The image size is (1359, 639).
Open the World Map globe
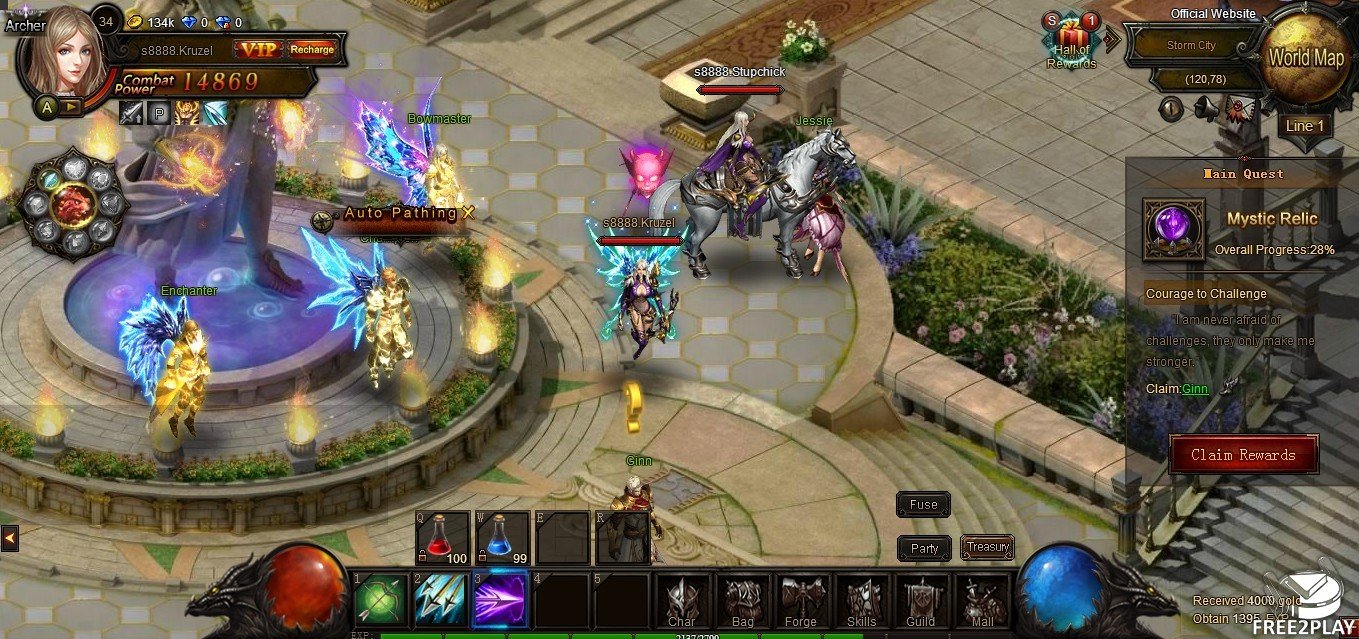(1305, 58)
